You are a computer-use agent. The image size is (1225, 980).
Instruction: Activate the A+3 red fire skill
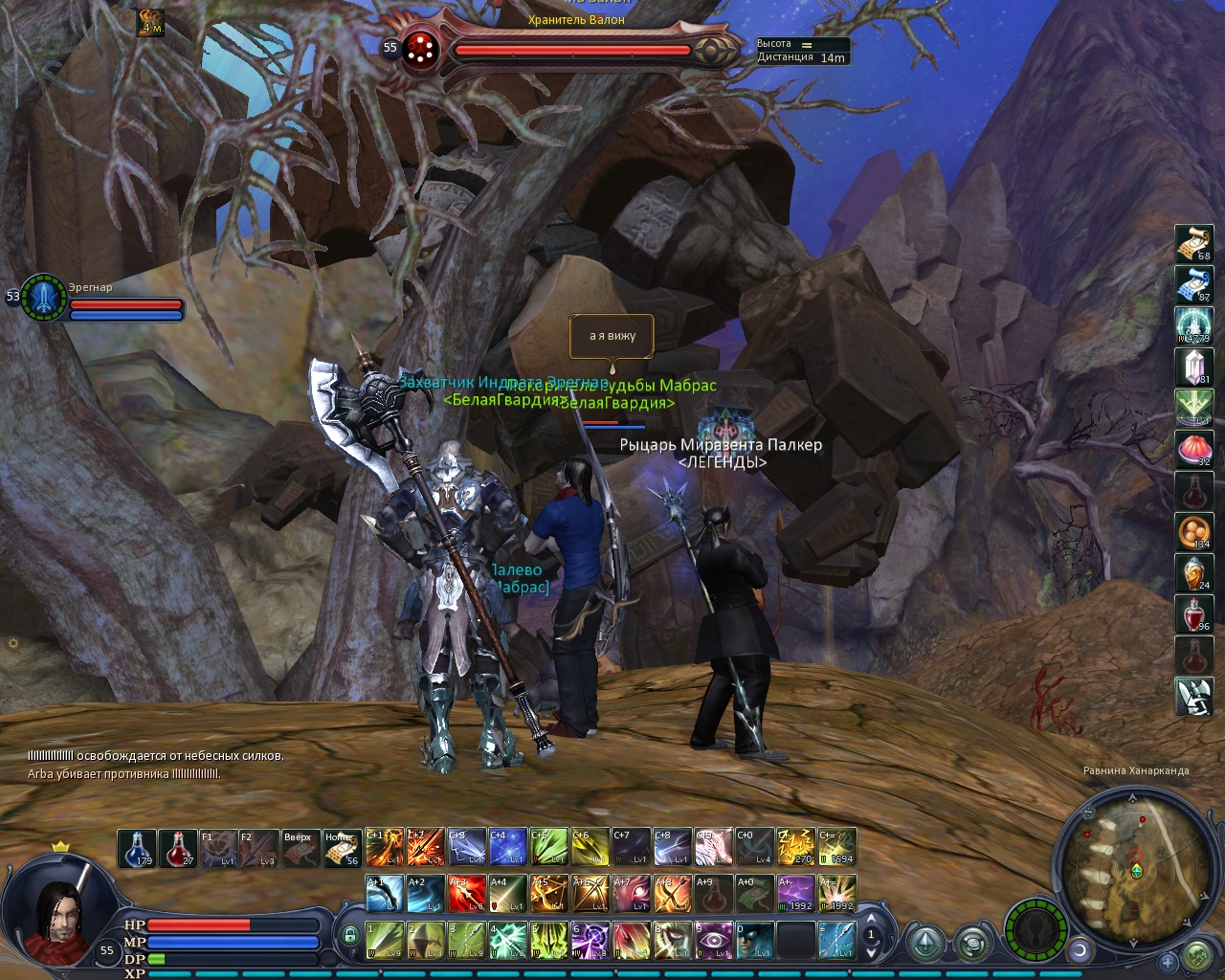click(x=466, y=894)
